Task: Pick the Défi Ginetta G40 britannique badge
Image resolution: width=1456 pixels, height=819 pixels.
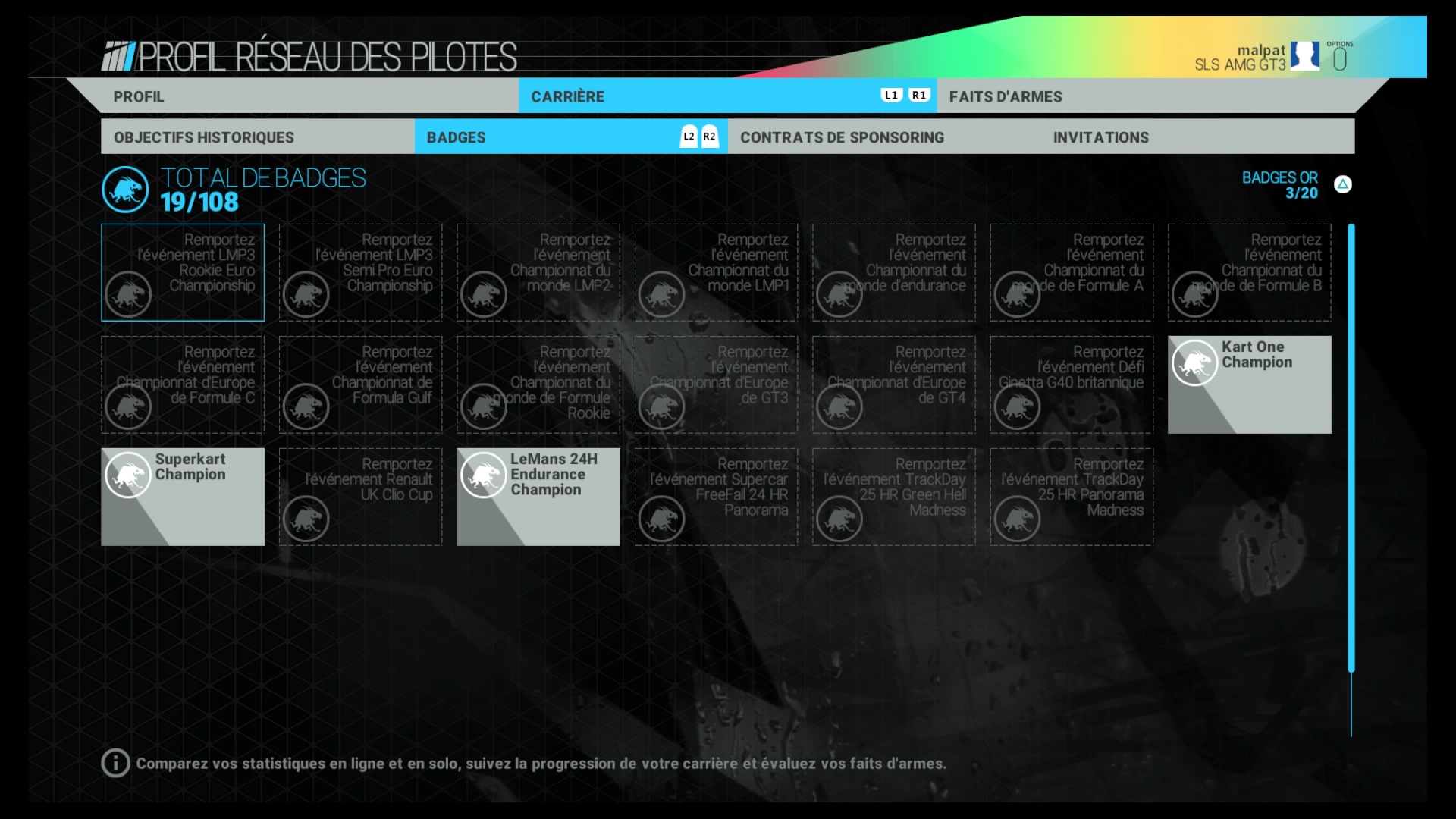Action: (x=1072, y=384)
